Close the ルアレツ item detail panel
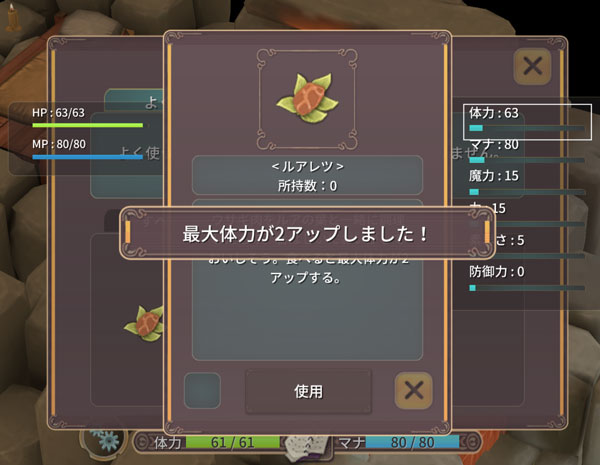This screenshot has height=465, width=600. (413, 390)
